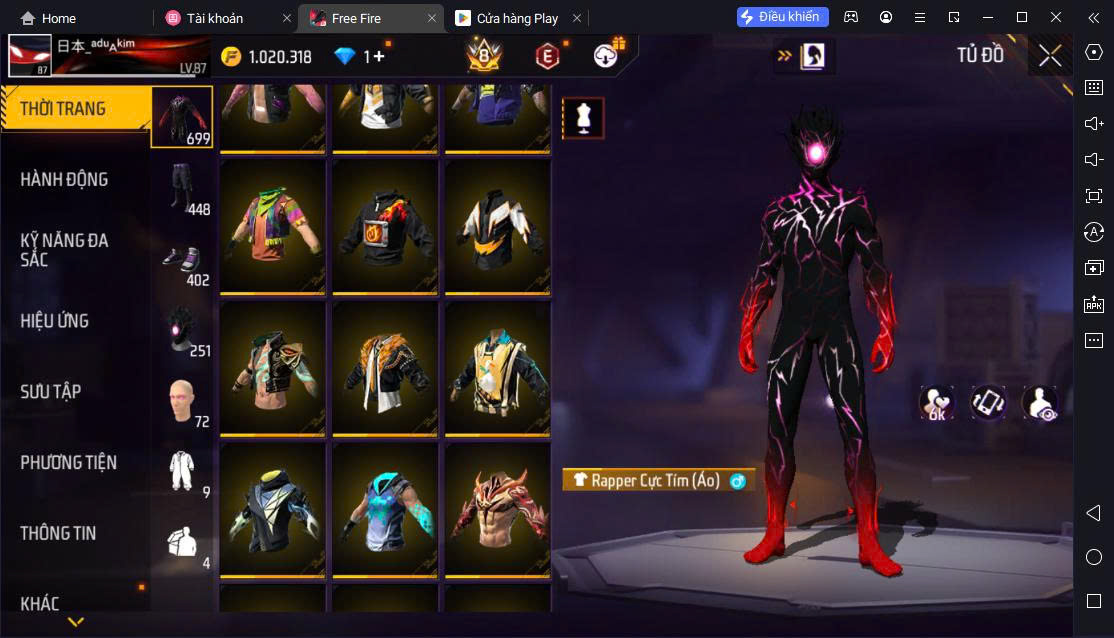Add diamonds with the plus button

378,57
